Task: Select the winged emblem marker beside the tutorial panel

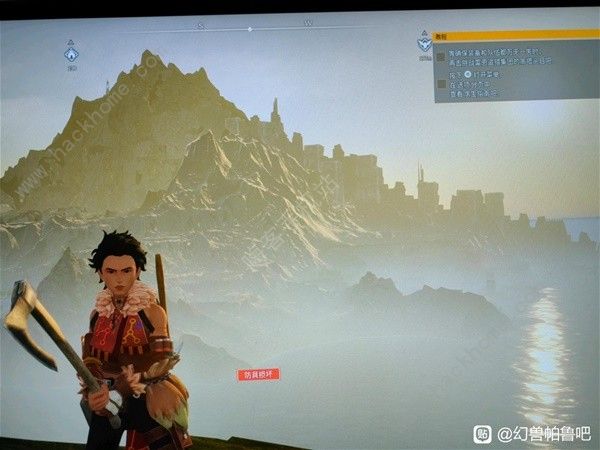Action: click(x=424, y=44)
